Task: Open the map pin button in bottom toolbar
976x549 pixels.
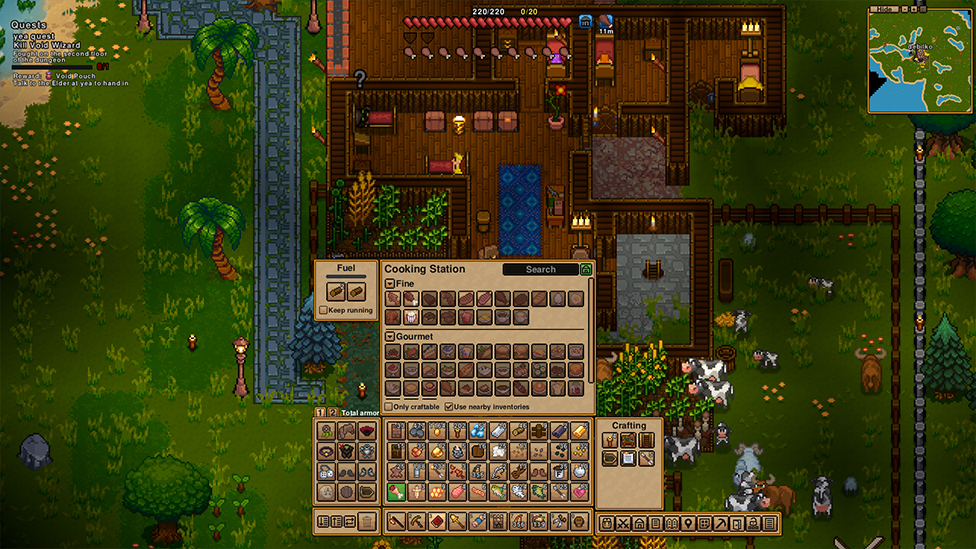Action: pos(688,523)
